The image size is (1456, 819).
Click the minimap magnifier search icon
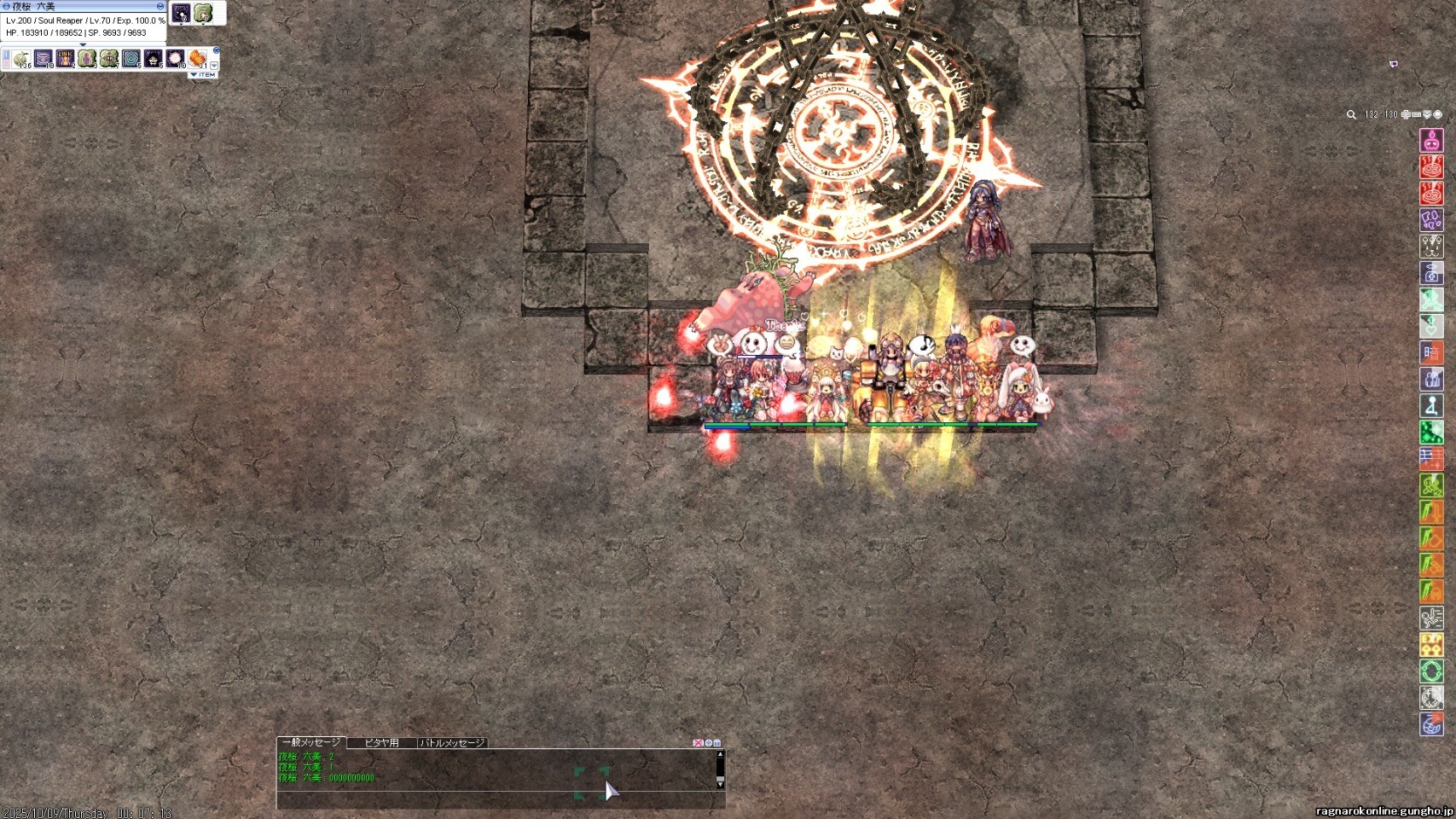[x=1351, y=114]
